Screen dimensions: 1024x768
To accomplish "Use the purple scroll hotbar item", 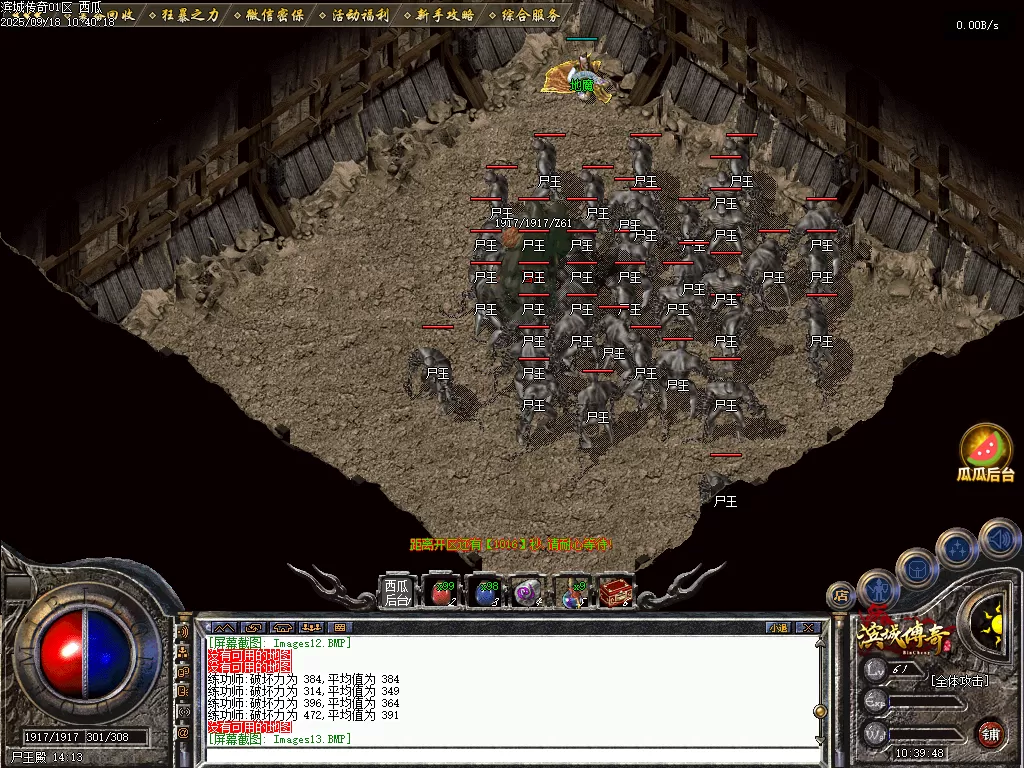I will coord(527,593).
